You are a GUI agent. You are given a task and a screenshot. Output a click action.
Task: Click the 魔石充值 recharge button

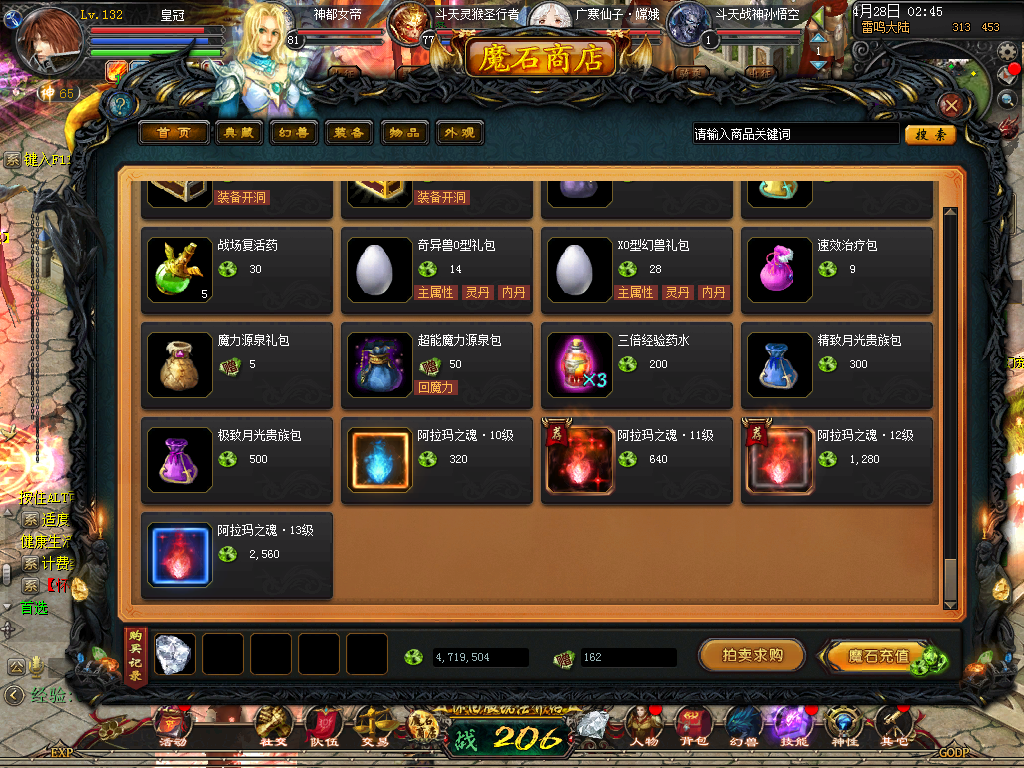[x=878, y=656]
